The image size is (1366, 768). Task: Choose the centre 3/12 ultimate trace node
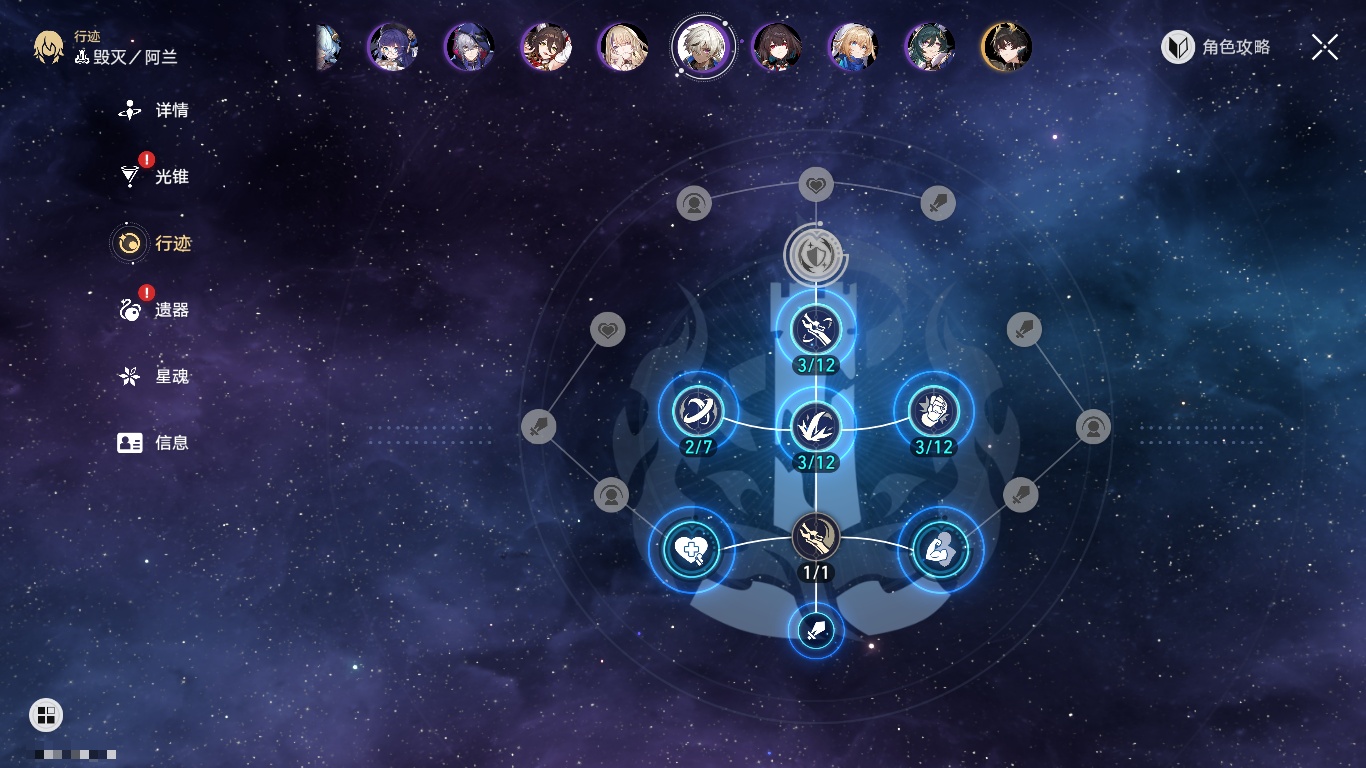(816, 426)
